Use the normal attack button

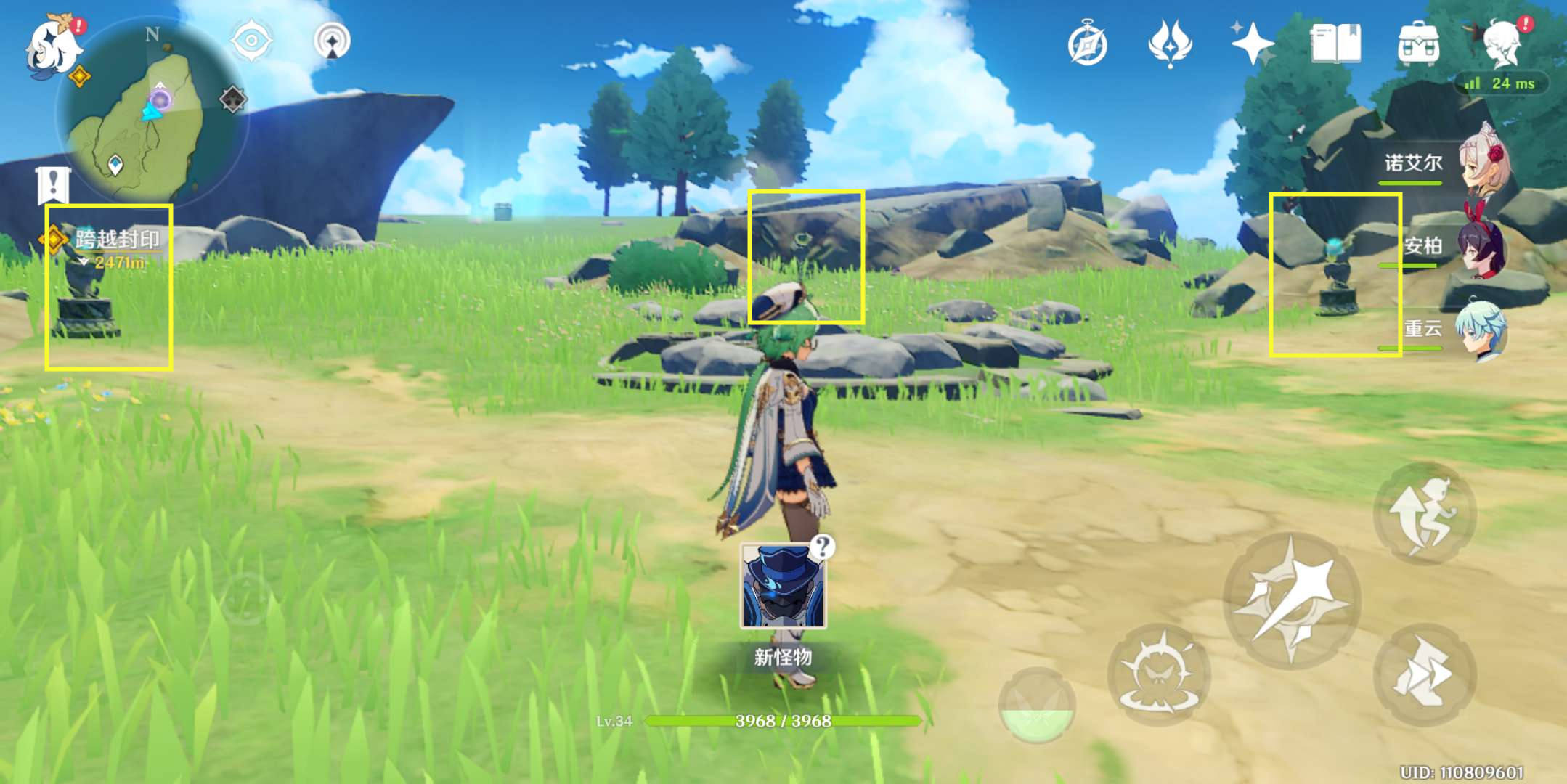click(1292, 600)
